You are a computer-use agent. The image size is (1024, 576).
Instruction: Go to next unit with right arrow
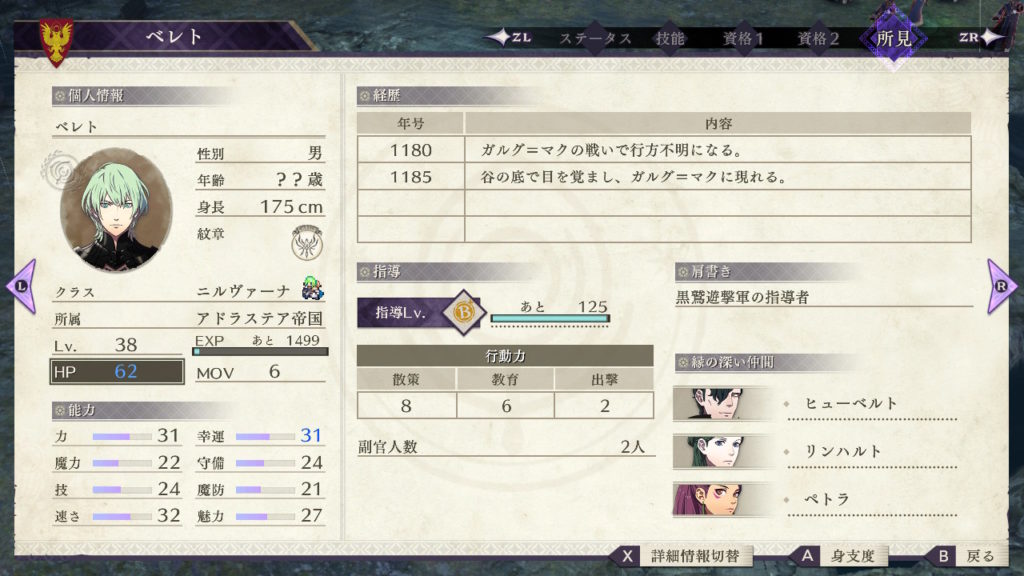tap(1002, 286)
